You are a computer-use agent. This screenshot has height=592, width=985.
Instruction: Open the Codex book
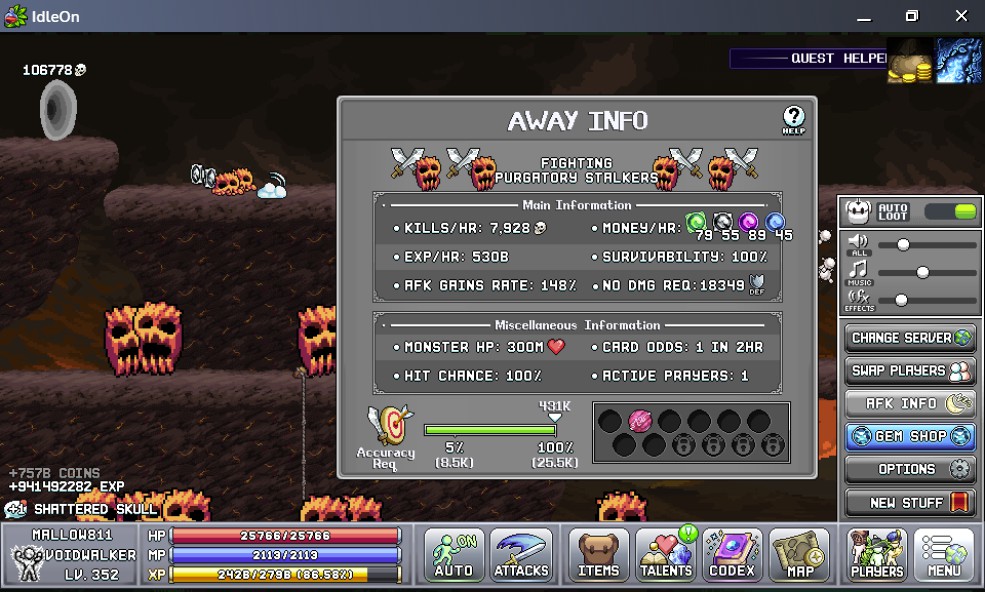(x=732, y=555)
